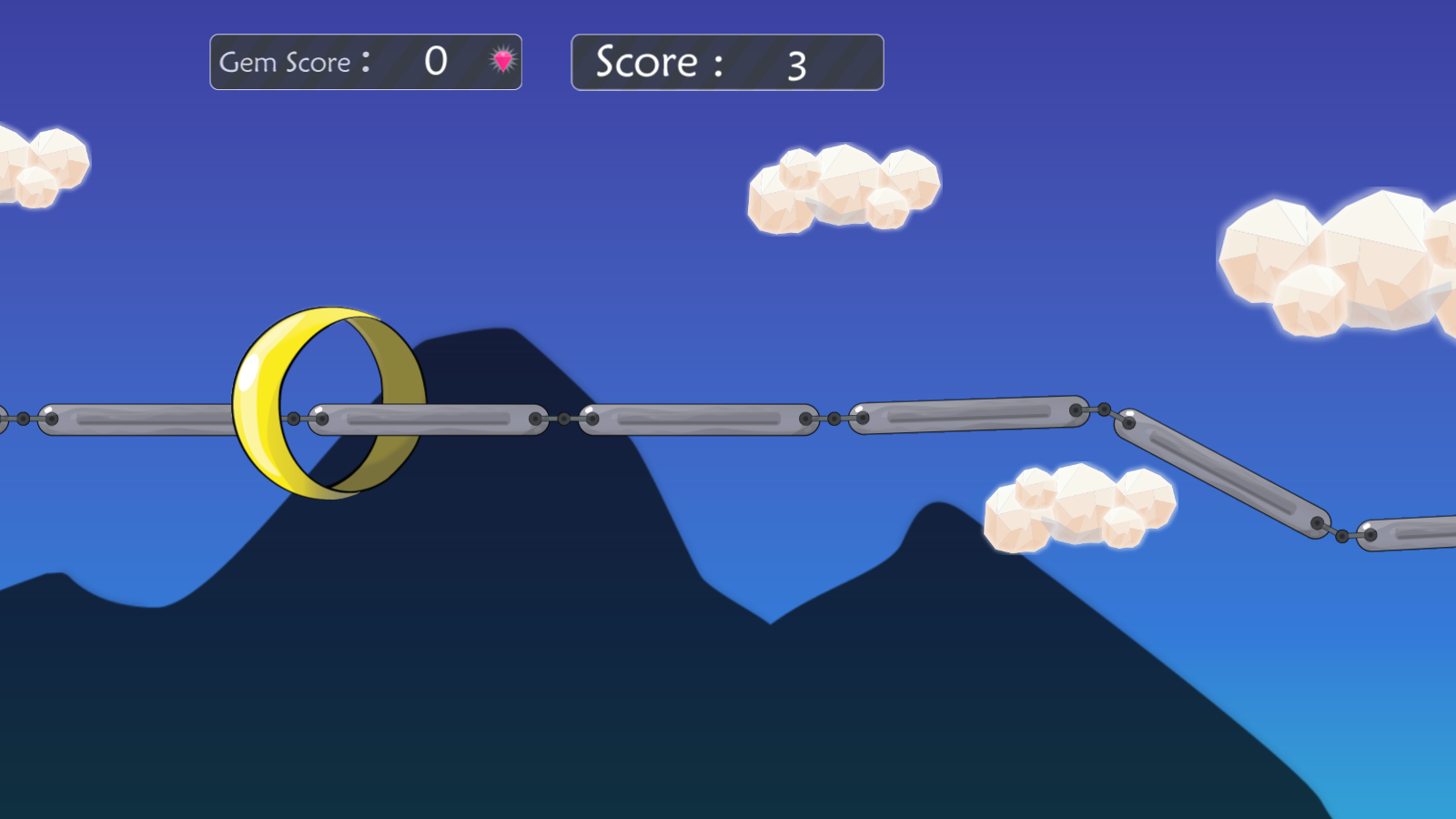1456x819 pixels.
Task: Select the number 0 in Gem Score
Action: 437,59
